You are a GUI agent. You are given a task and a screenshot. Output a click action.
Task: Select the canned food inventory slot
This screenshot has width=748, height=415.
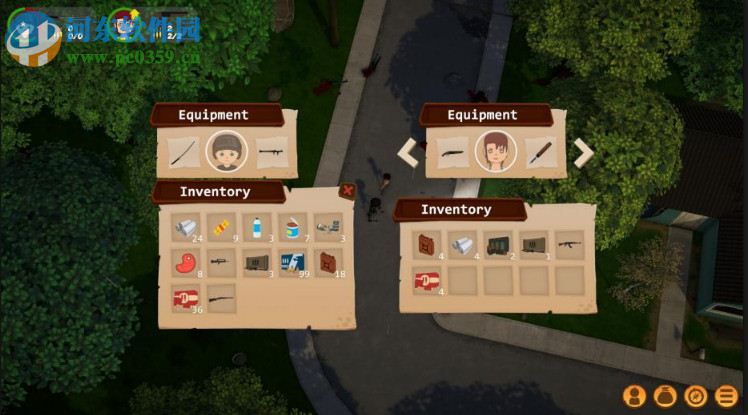(293, 228)
